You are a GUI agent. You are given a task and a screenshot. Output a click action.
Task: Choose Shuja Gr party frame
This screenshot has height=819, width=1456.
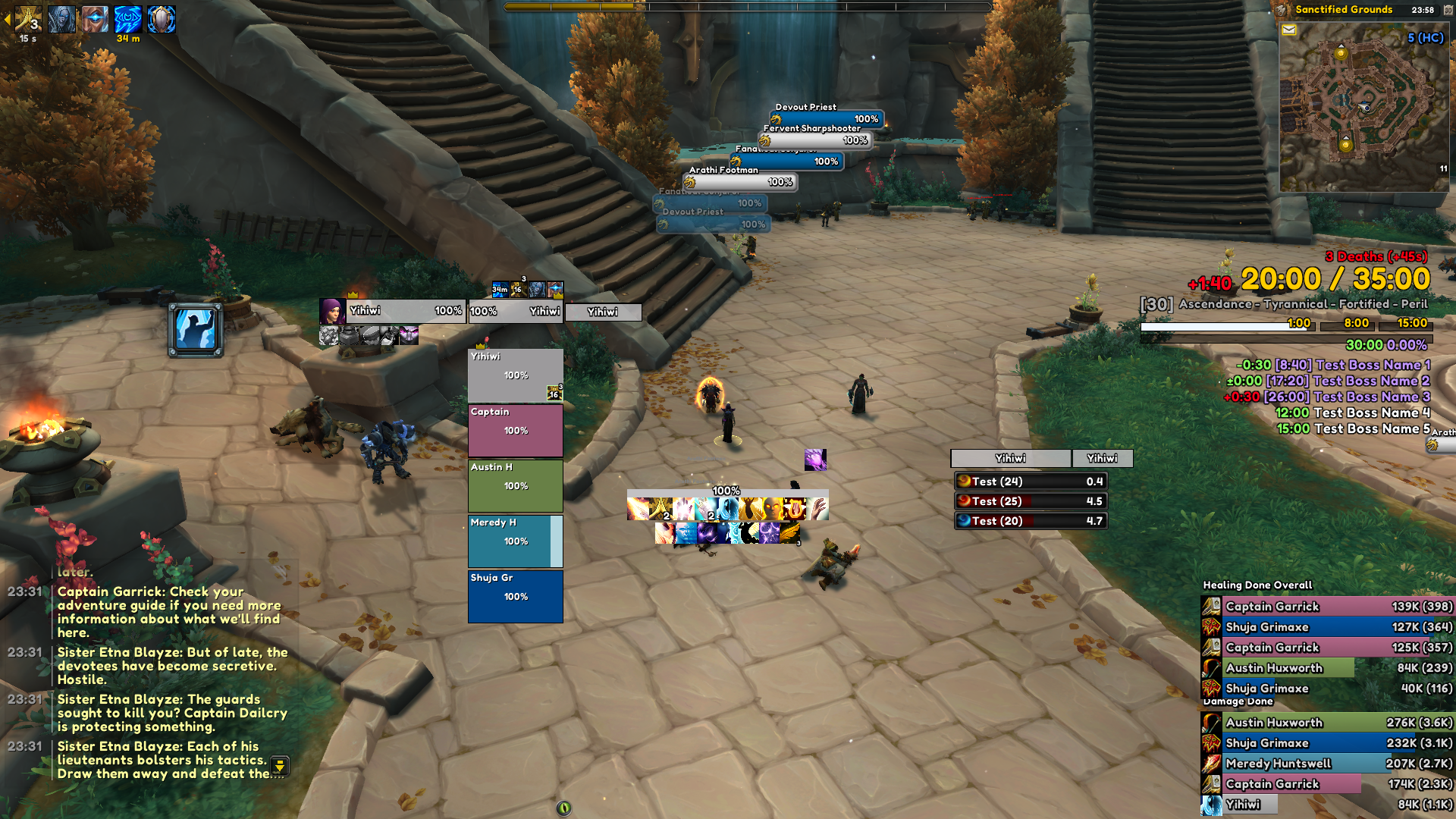515,596
